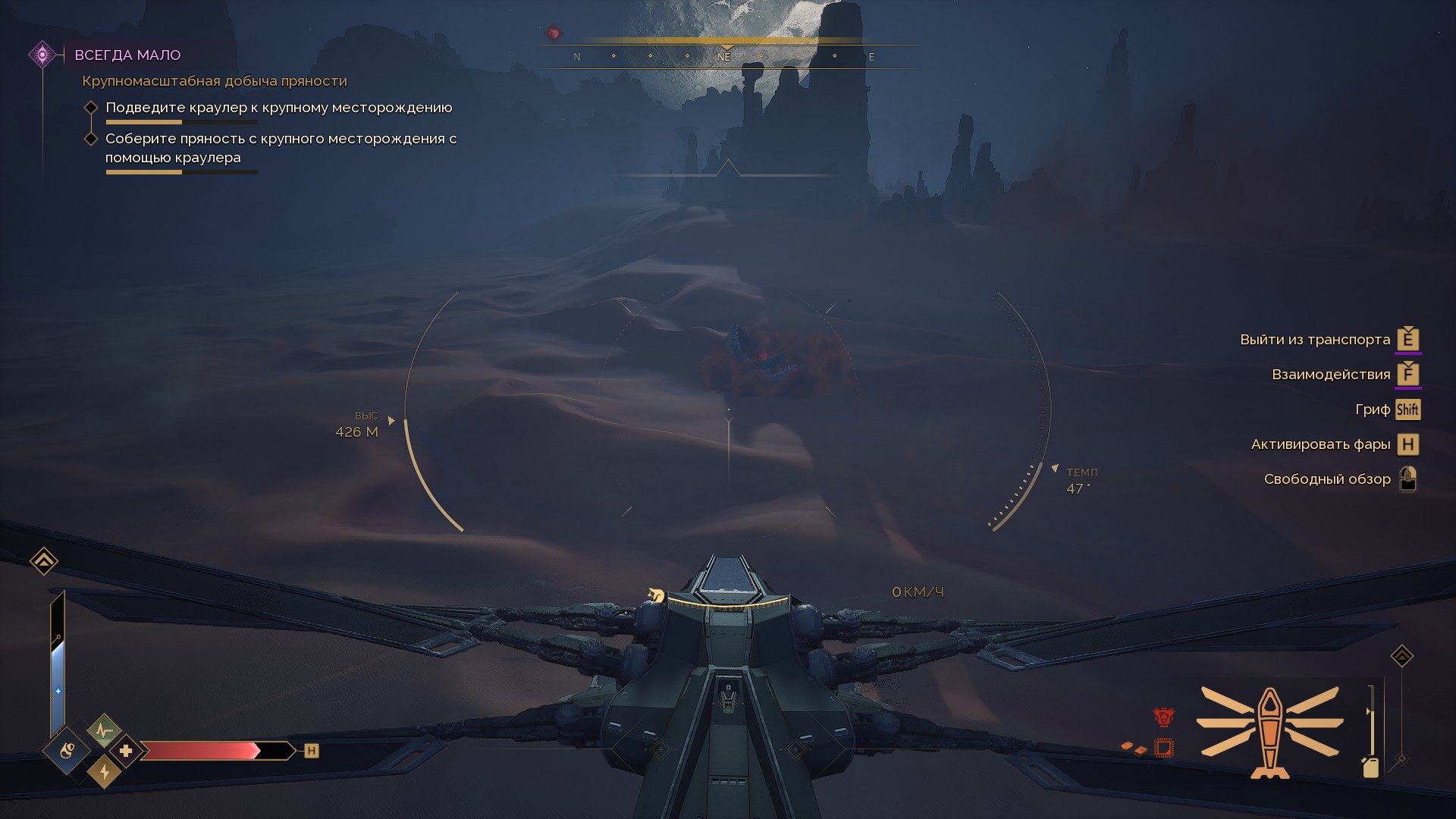The image size is (1456, 819).
Task: Open the "Всегда мало" quest tracker
Action: click(x=127, y=55)
